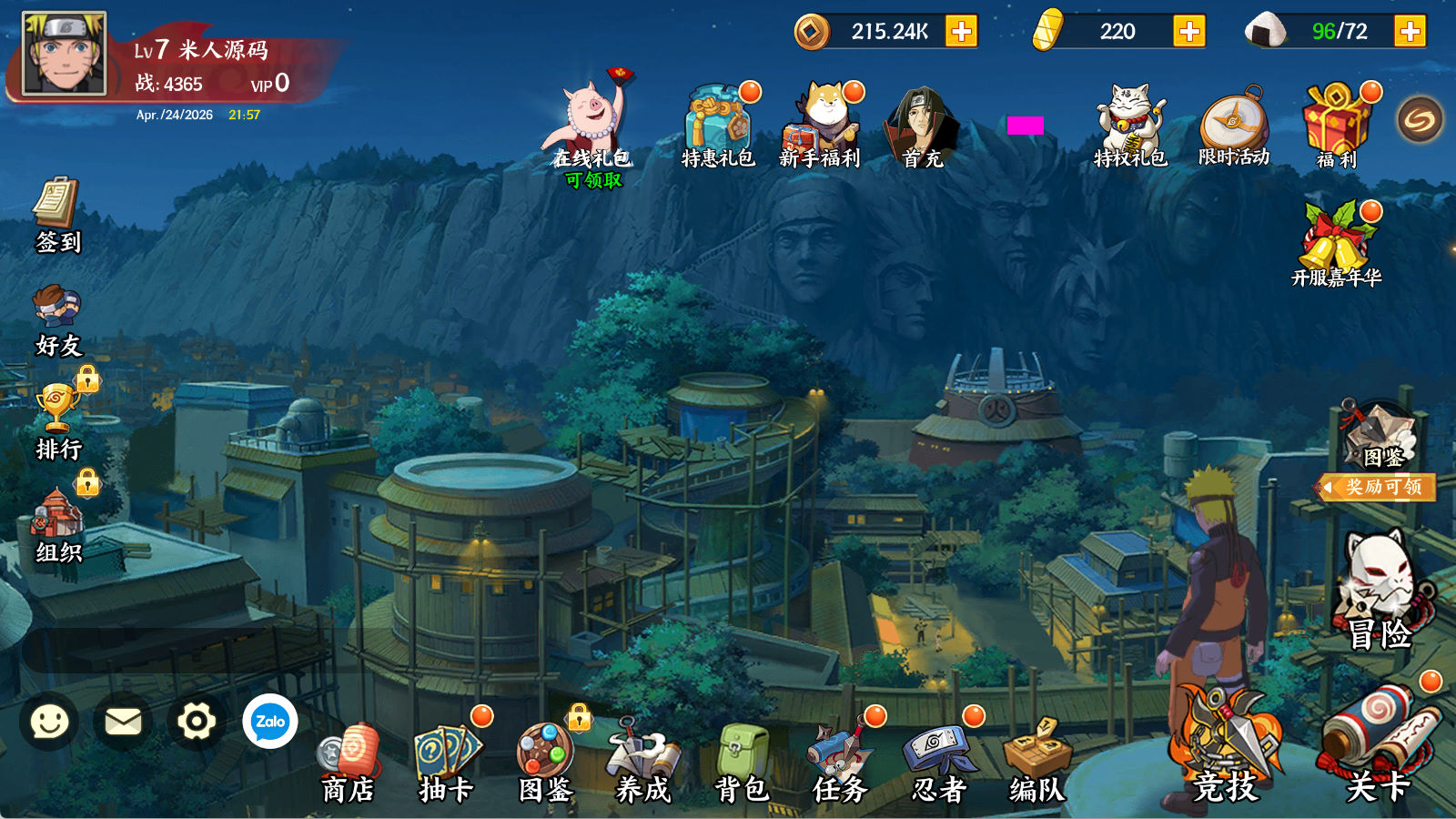Tap the plus button beside rice ball stamina

point(1410,32)
